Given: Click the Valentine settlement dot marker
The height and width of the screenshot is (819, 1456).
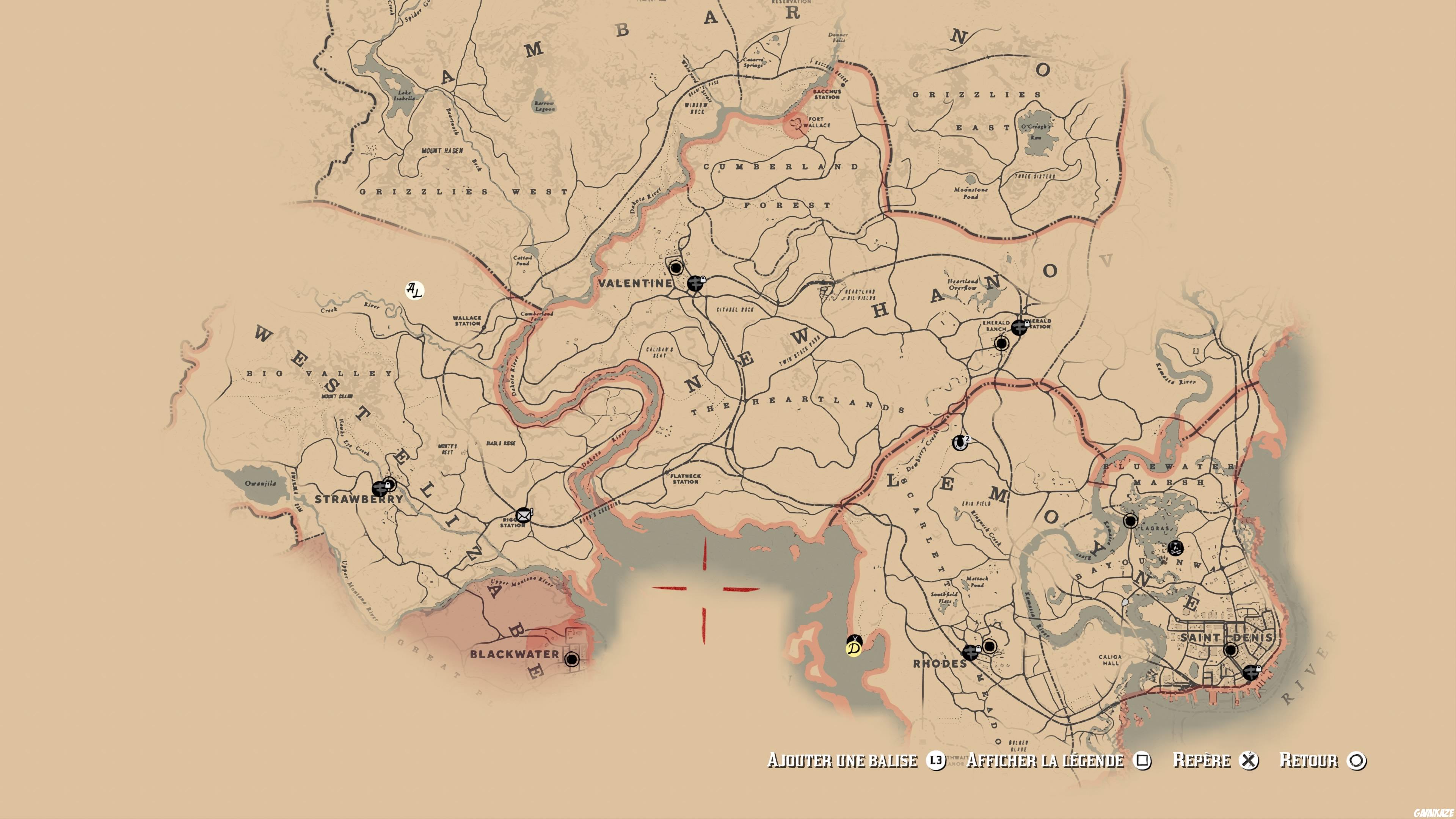Looking at the screenshot, I should point(676,267).
